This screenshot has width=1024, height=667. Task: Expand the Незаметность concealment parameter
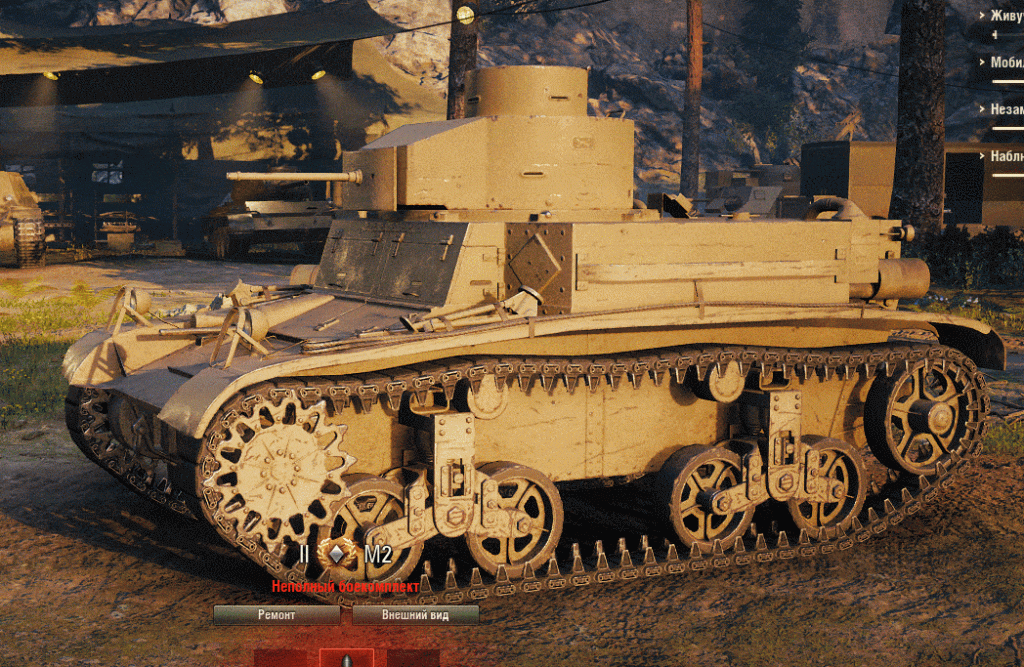coord(1003,109)
